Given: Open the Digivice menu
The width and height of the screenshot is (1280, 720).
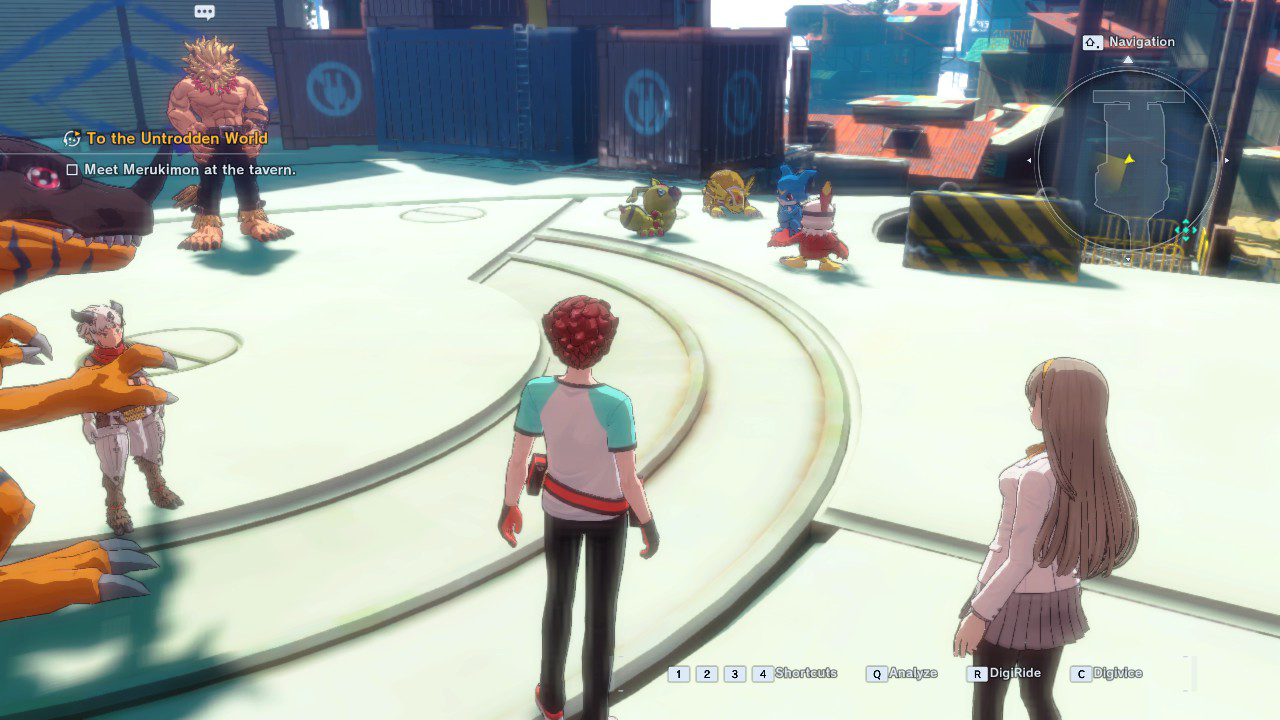Looking at the screenshot, I should coord(1116,673).
